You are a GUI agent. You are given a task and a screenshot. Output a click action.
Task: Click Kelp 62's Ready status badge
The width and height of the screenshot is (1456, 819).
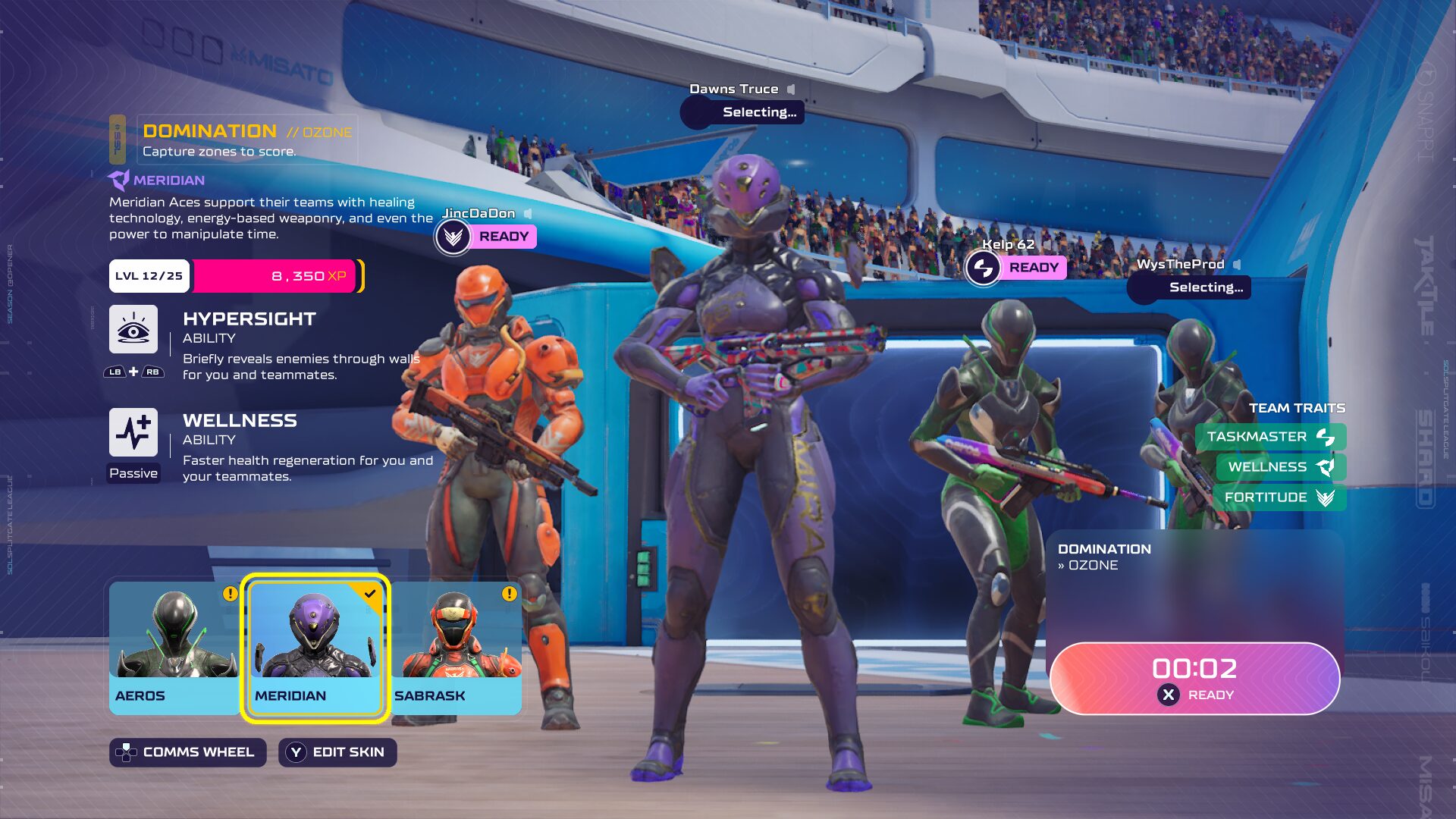click(1033, 268)
